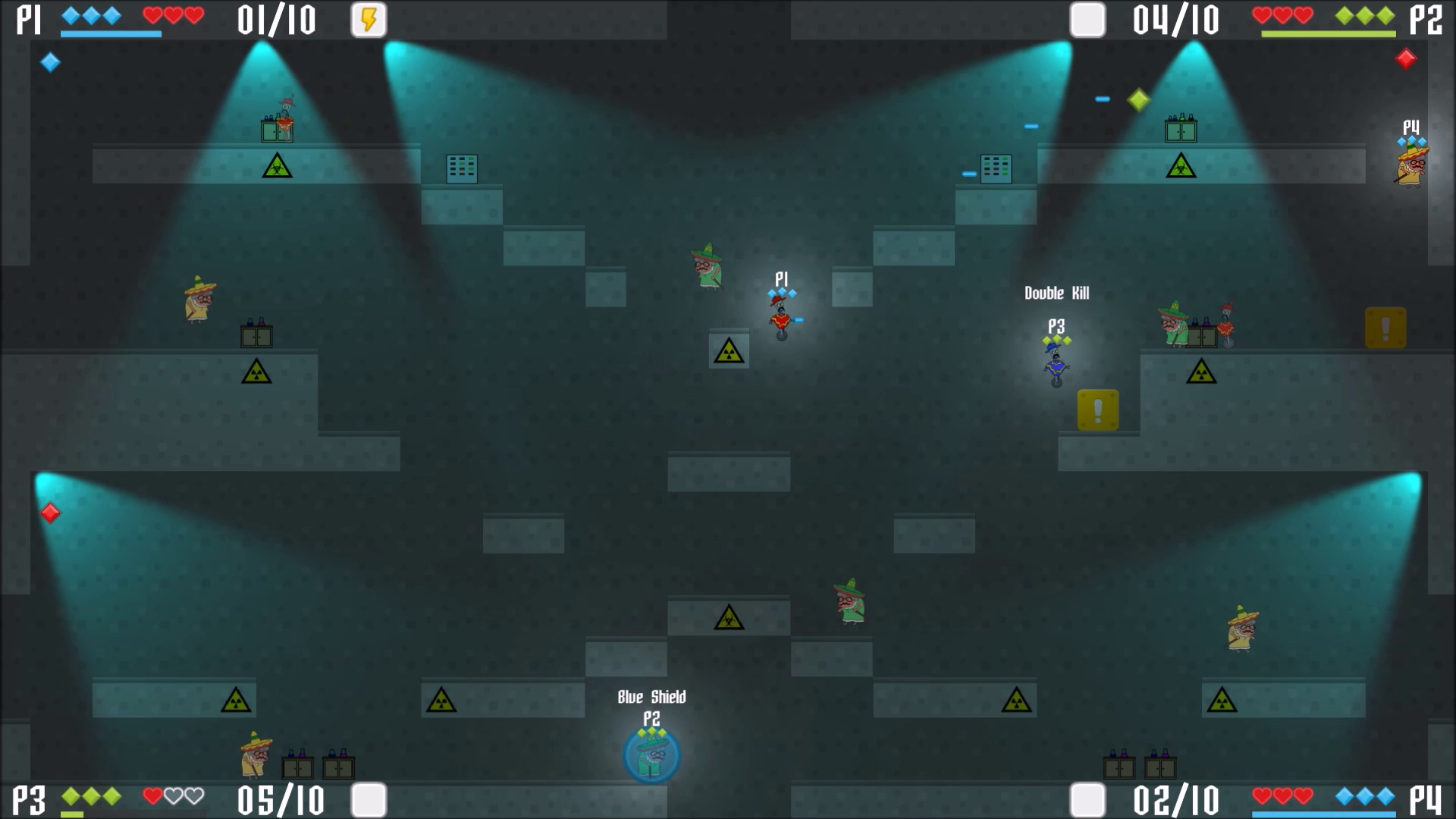Image resolution: width=1456 pixels, height=819 pixels.
Task: Click the red diamond pickup in the top-right corner
Action: [1407, 58]
